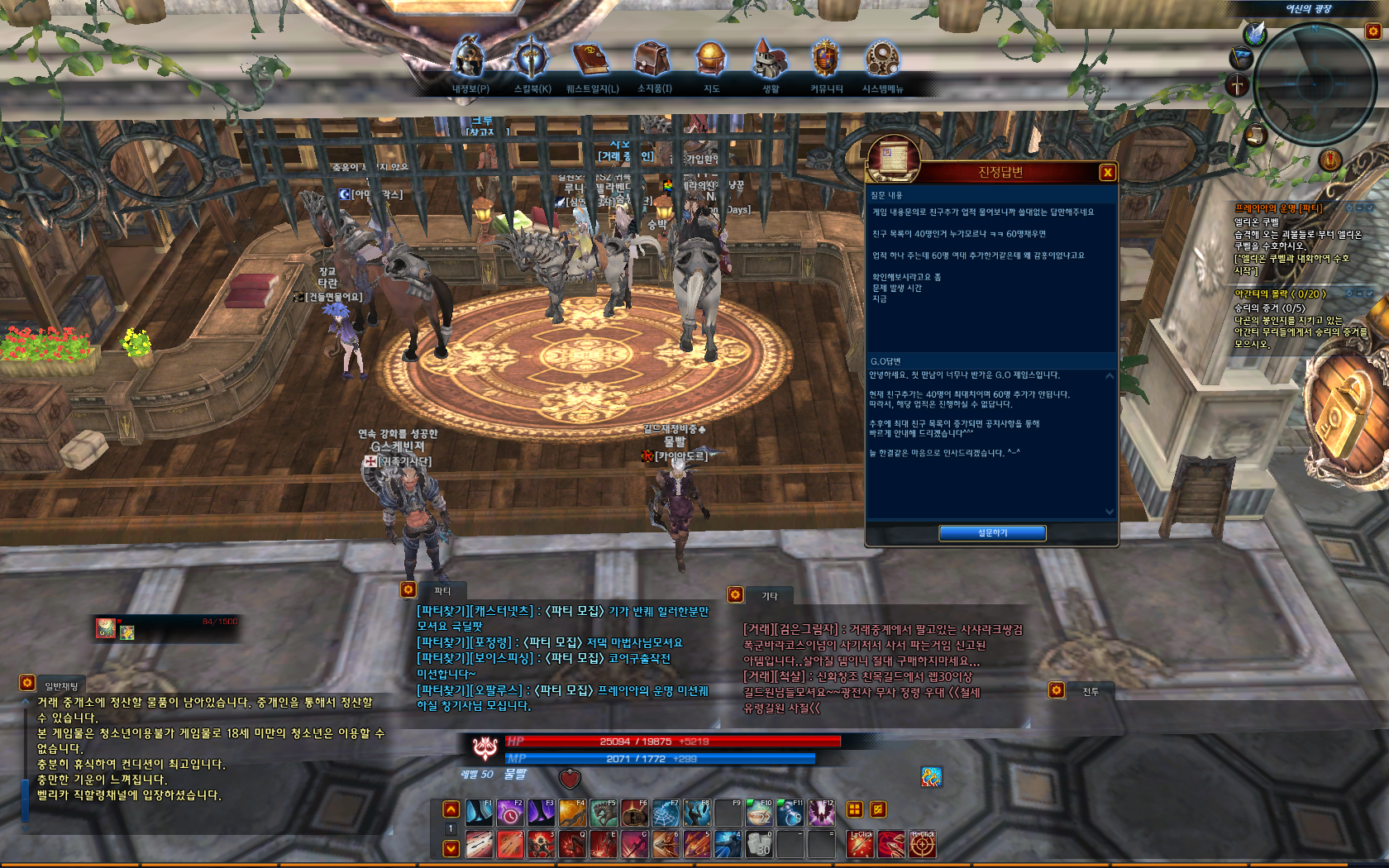
Task: Use the F11 blue potion slot
Action: (x=790, y=813)
